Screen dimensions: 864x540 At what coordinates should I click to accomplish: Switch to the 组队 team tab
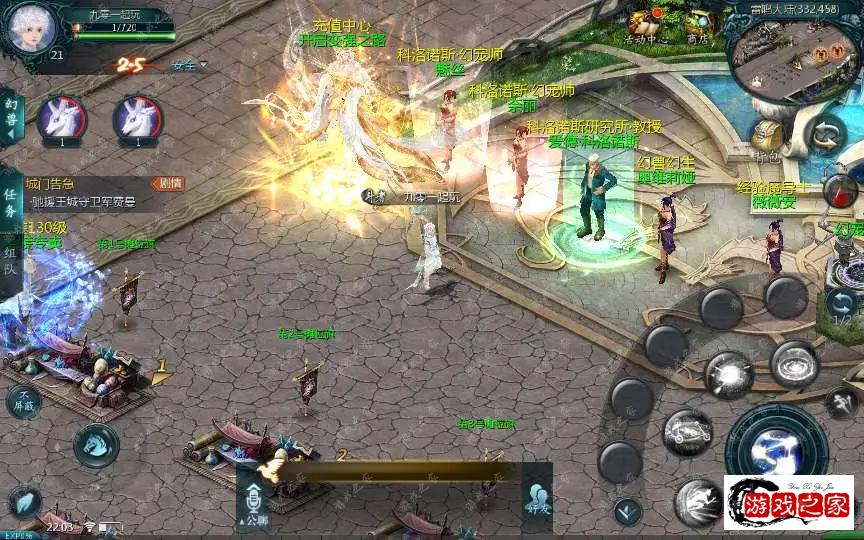tap(11, 262)
